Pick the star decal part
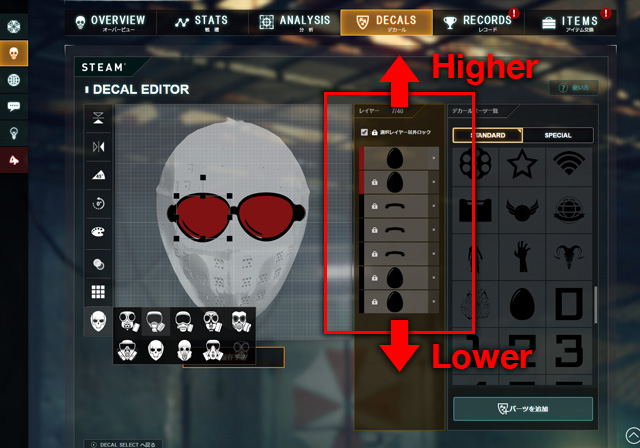Viewport: 640px width, 448px height. [x=523, y=161]
